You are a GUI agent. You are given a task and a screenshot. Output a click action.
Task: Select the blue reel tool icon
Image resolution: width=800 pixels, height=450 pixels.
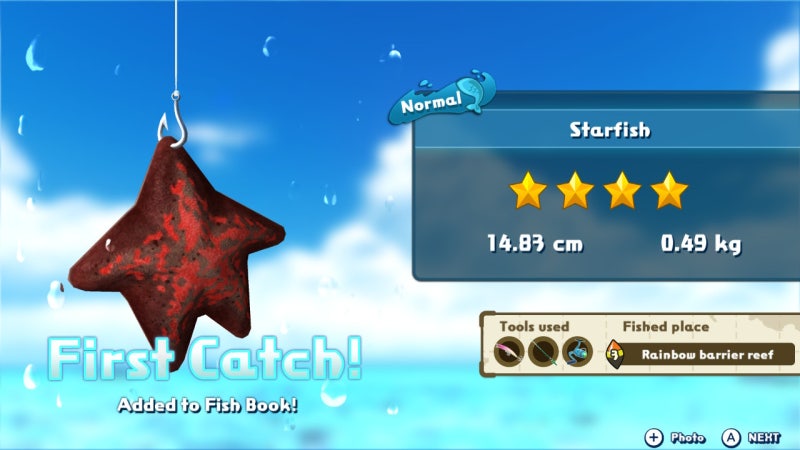pos(577,352)
